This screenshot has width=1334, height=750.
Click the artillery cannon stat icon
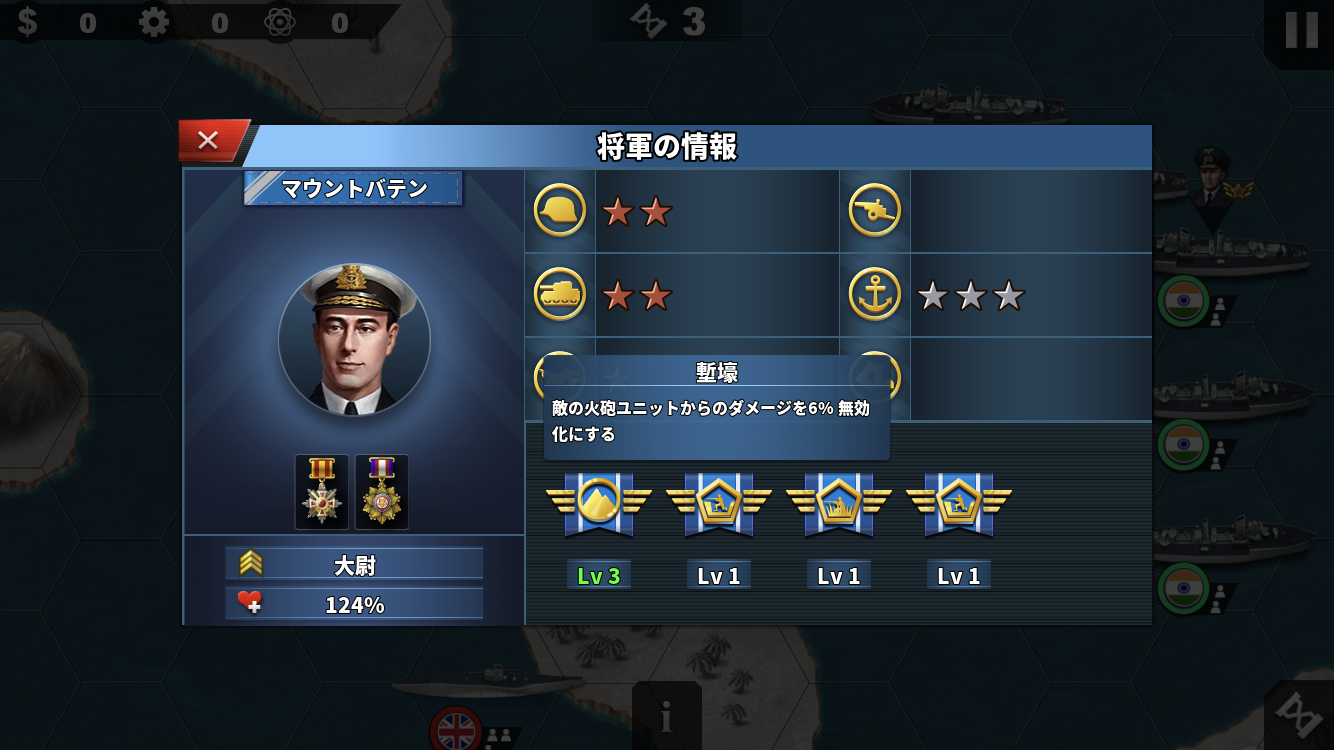pyautogui.click(x=875, y=211)
